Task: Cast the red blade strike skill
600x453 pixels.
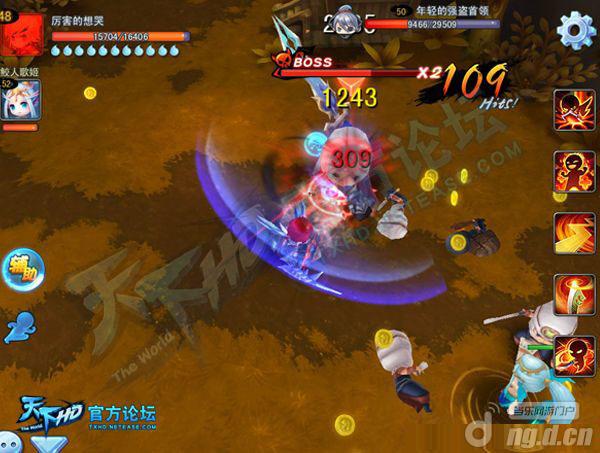Action: click(x=574, y=294)
